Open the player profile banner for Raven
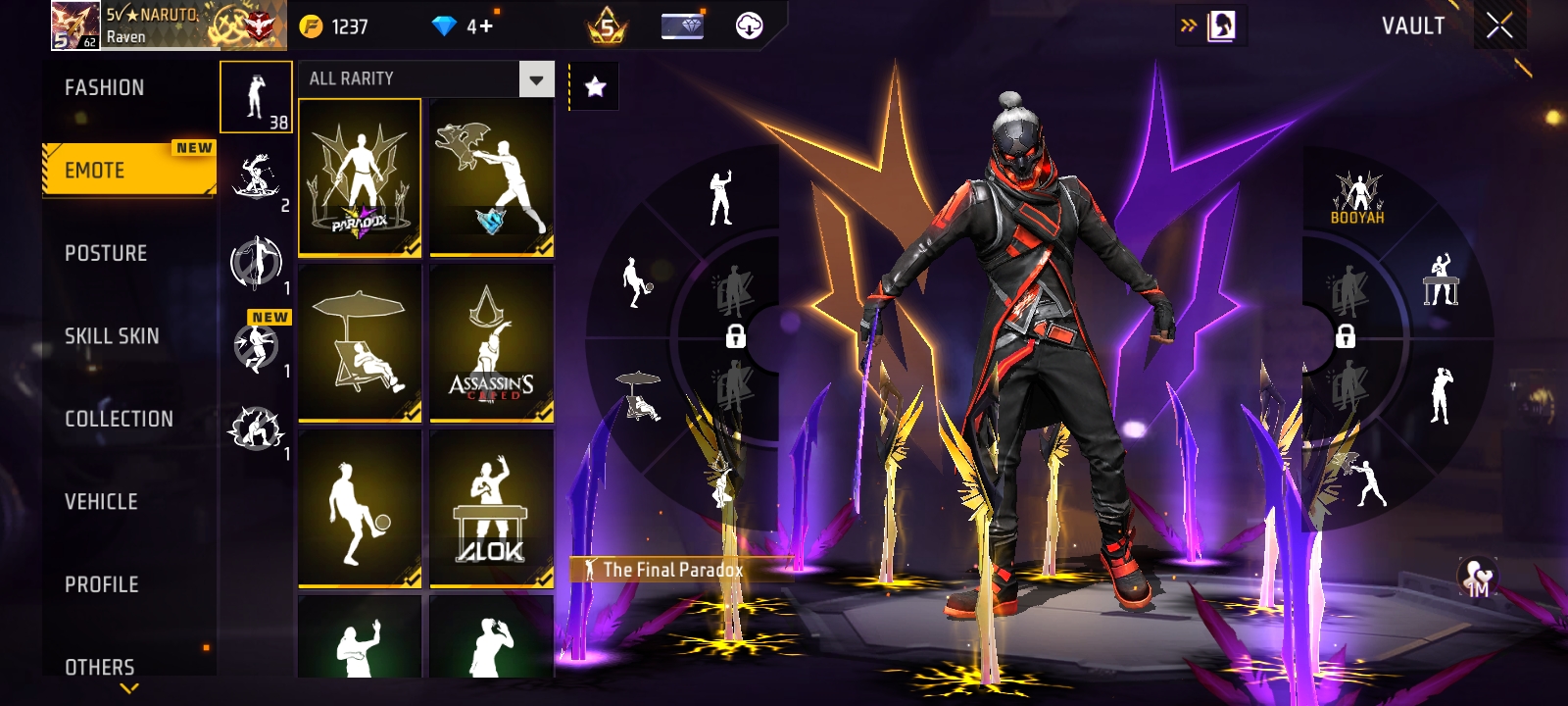 click(x=169, y=25)
